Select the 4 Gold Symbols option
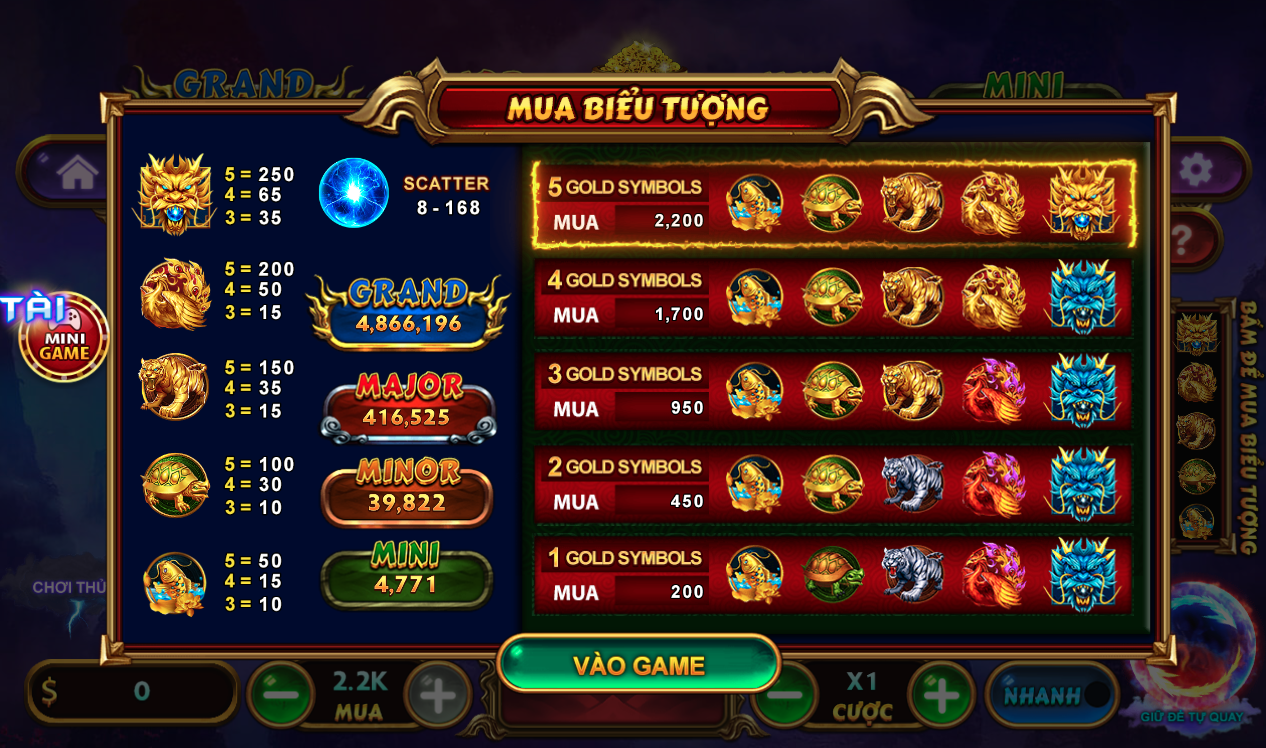This screenshot has height=748, width=1266. [834, 297]
